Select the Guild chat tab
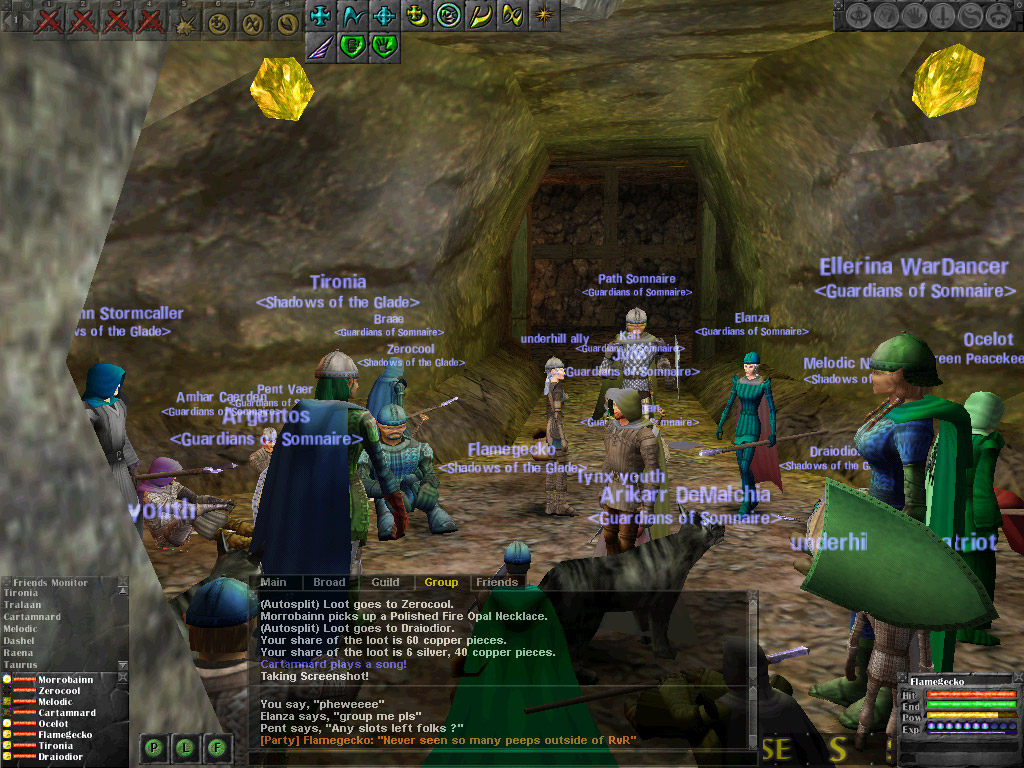This screenshot has height=768, width=1024. [385, 582]
